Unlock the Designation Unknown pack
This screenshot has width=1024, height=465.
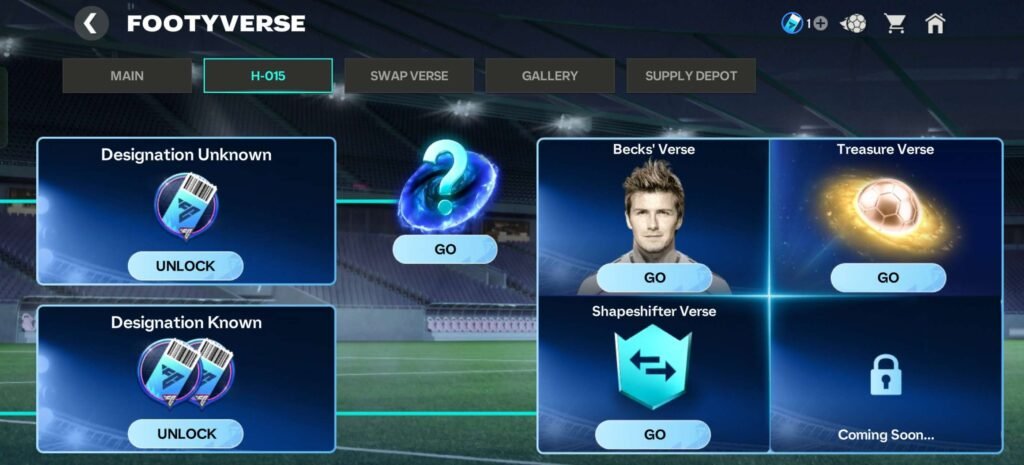tap(186, 266)
